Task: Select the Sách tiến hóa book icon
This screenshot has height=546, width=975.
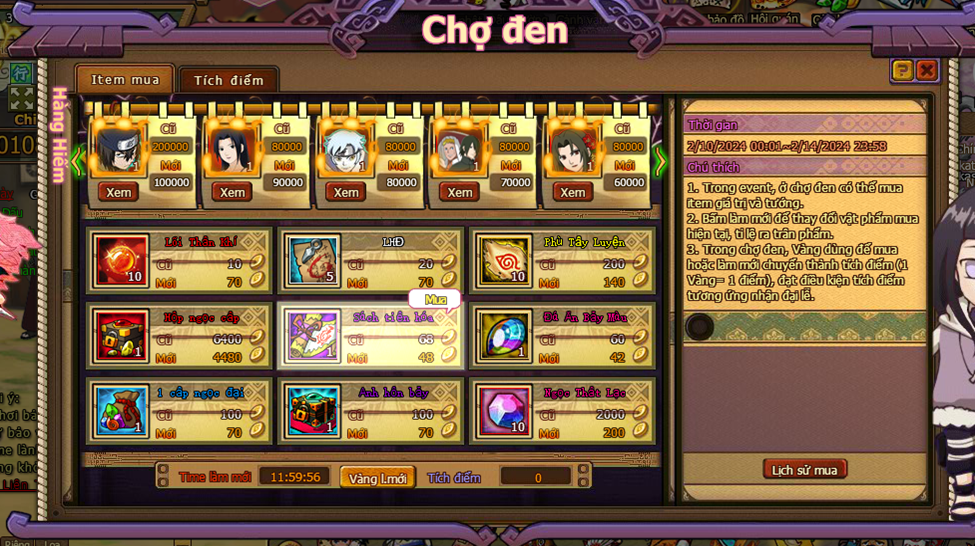Action: pos(314,335)
